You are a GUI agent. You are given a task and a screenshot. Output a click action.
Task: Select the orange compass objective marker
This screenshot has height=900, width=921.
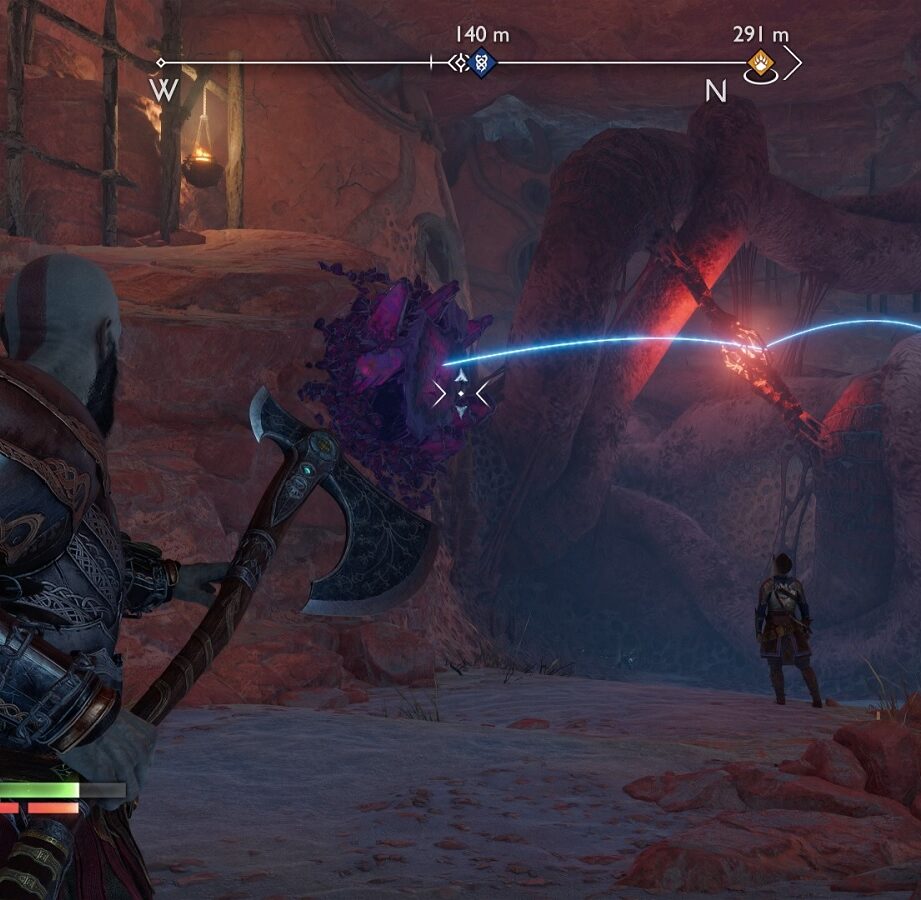(760, 63)
